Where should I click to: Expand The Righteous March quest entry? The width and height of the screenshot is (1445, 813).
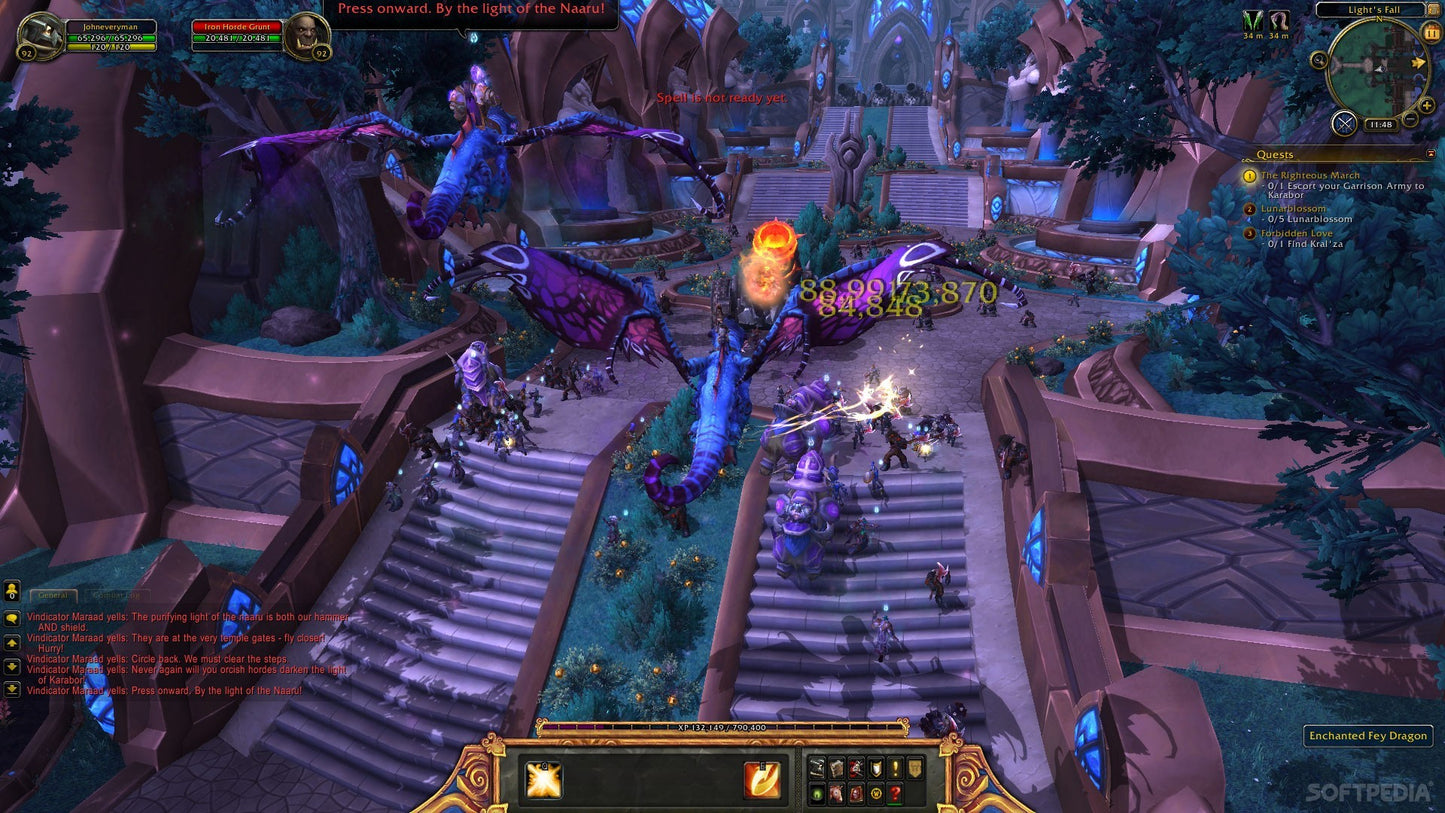click(x=1312, y=175)
